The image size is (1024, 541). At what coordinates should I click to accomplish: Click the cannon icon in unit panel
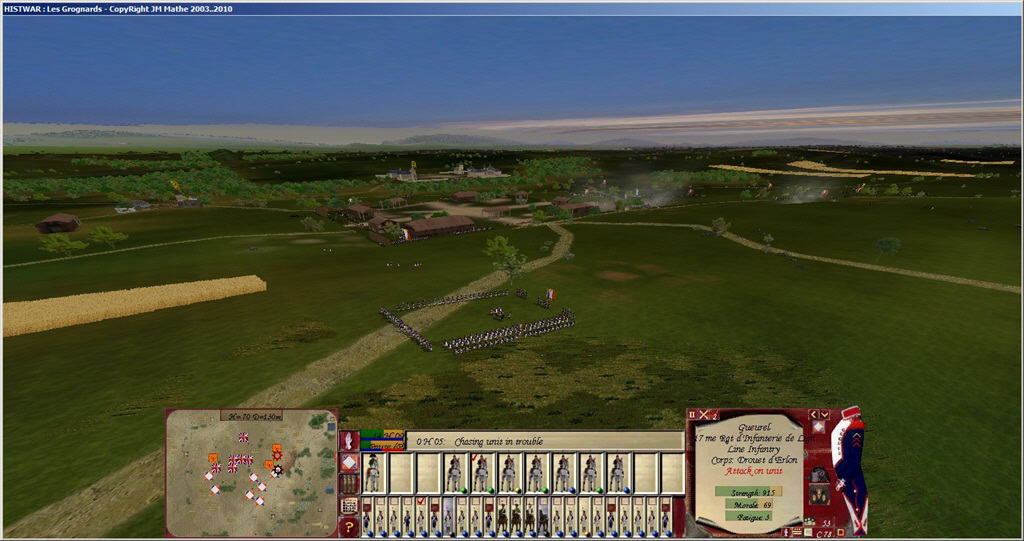(818, 472)
